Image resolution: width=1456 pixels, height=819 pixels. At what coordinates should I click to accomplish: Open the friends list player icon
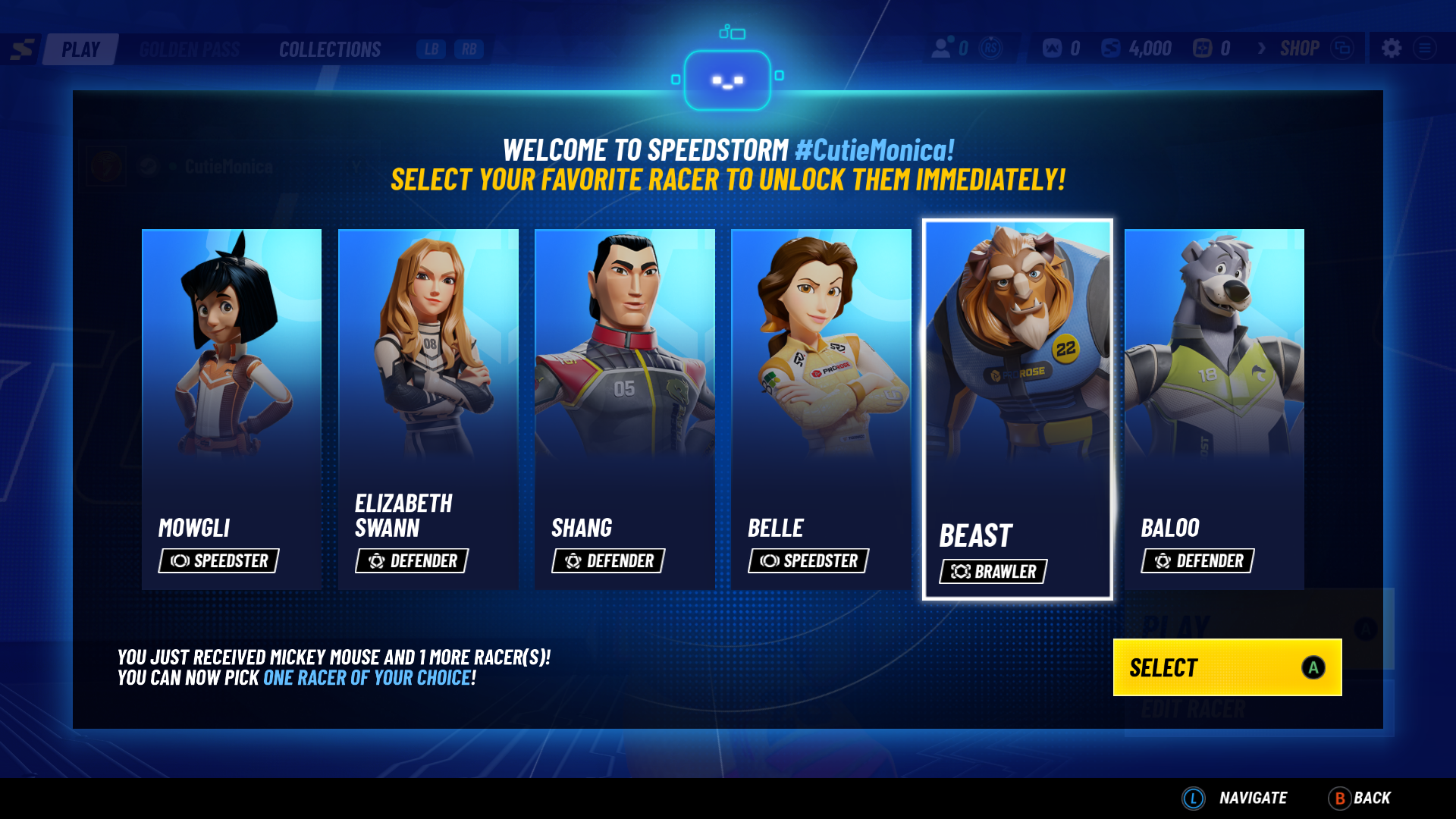pyautogui.click(x=940, y=48)
